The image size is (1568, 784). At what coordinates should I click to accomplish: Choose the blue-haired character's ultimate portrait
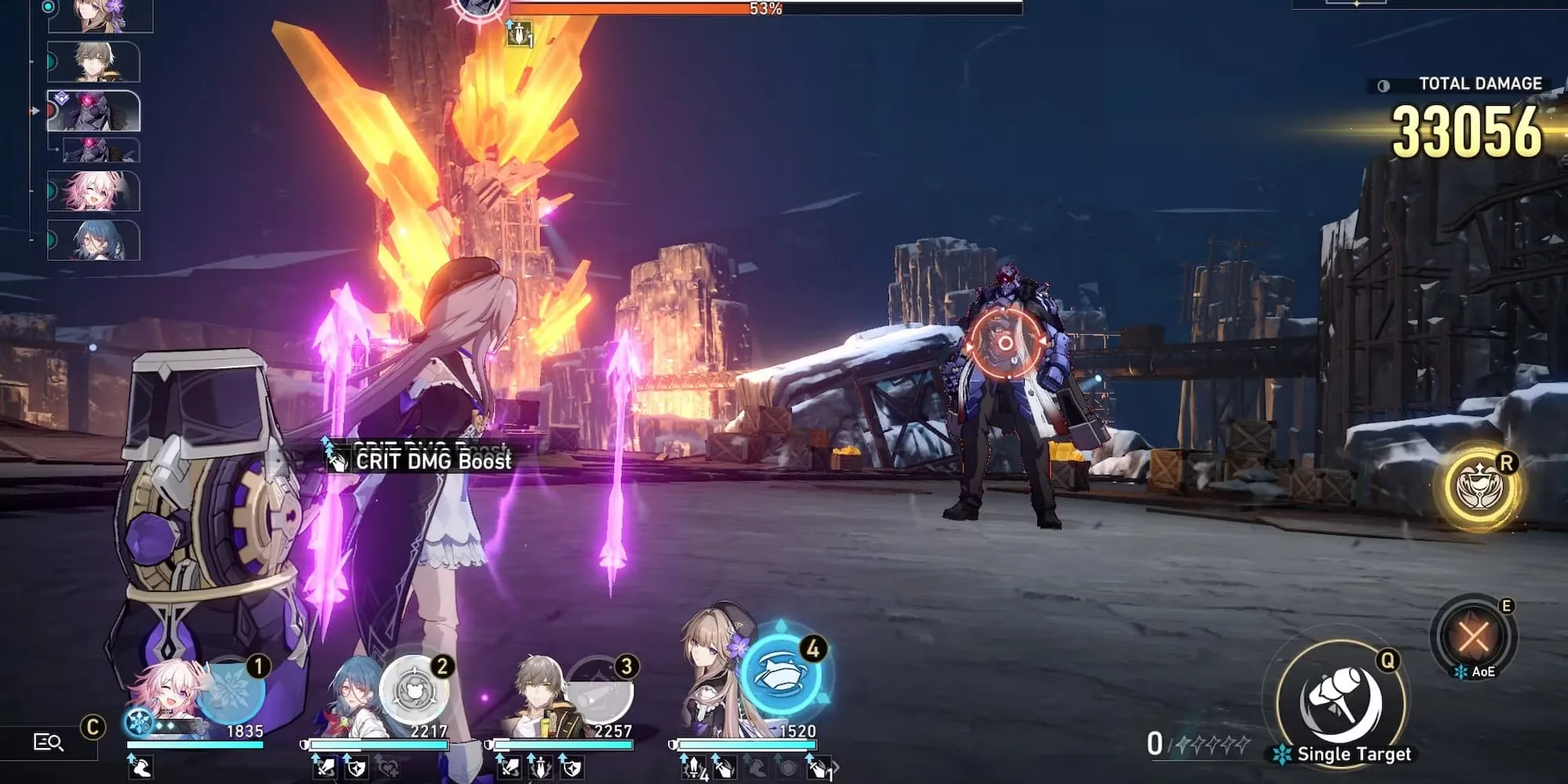[x=413, y=691]
